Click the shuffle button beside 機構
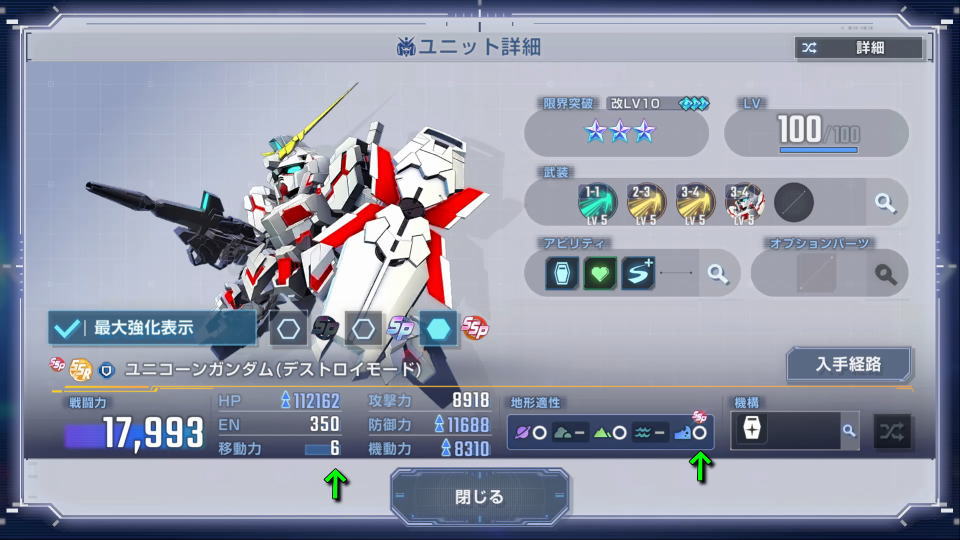This screenshot has height=540, width=960. click(892, 431)
